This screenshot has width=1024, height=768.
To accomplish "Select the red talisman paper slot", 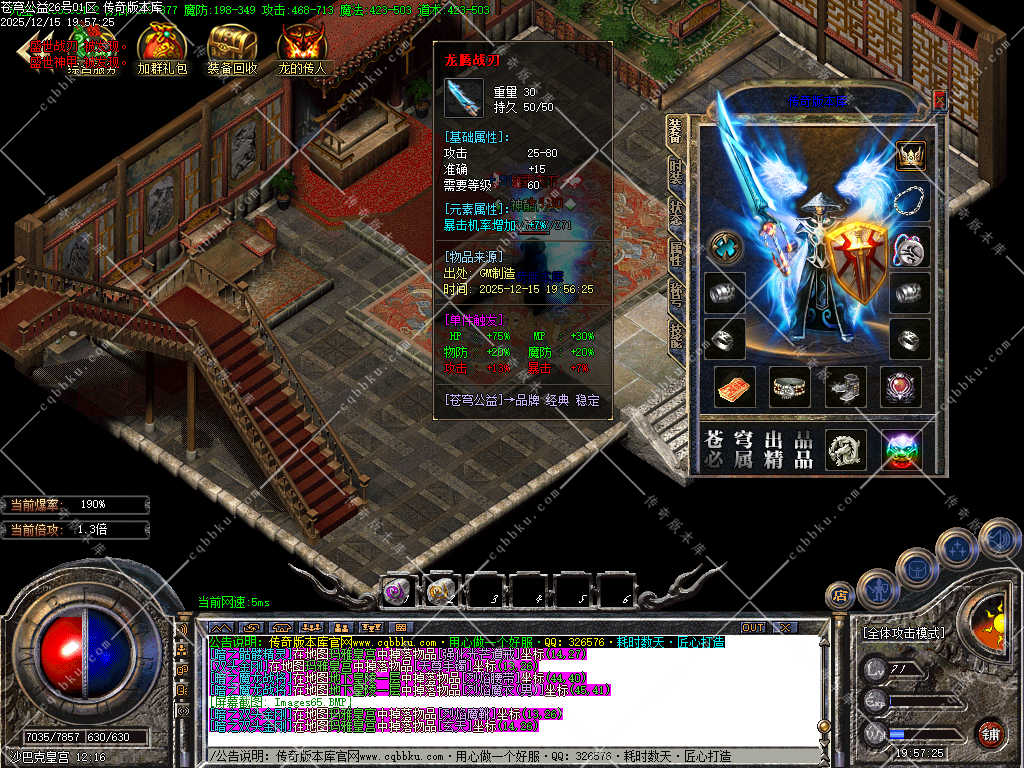I will pyautogui.click(x=734, y=386).
